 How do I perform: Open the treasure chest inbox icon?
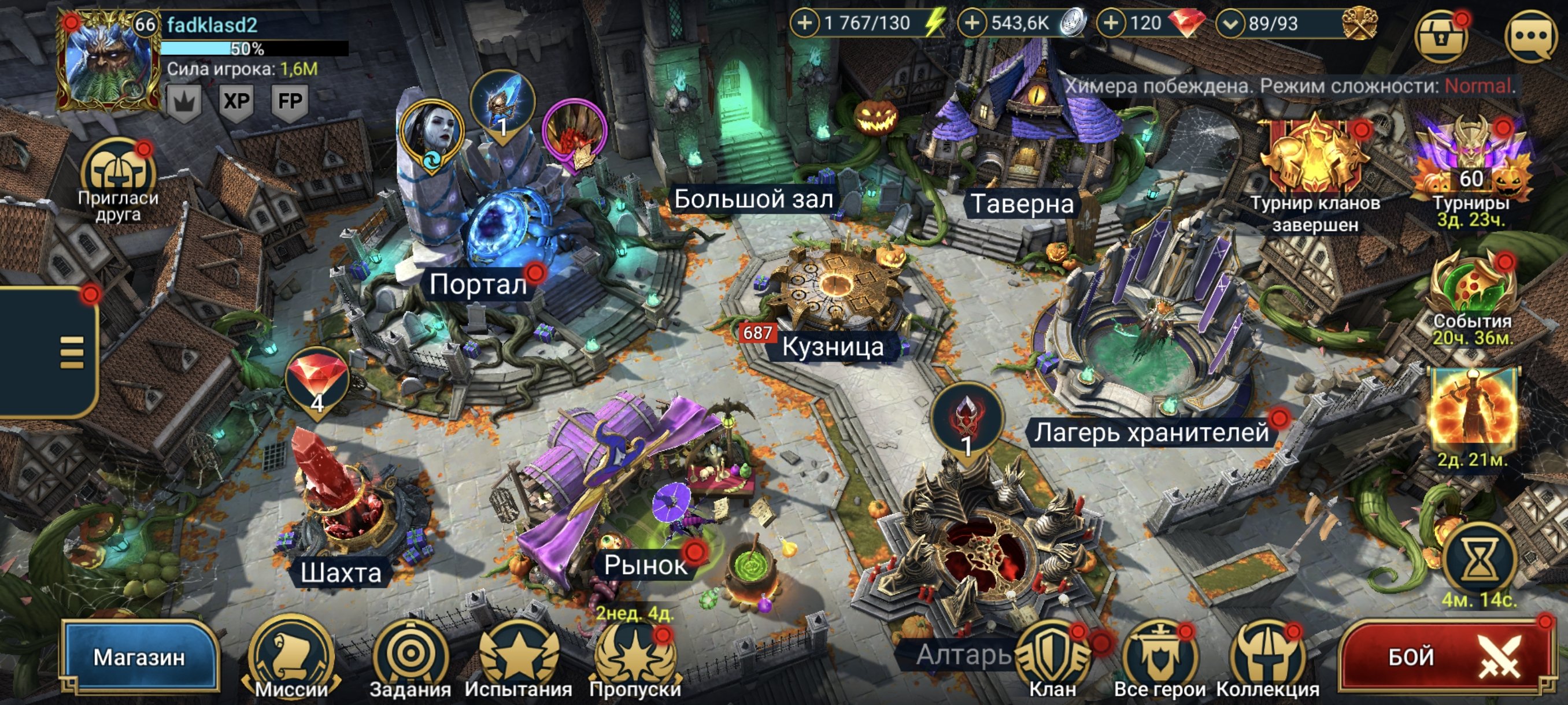(x=1440, y=36)
